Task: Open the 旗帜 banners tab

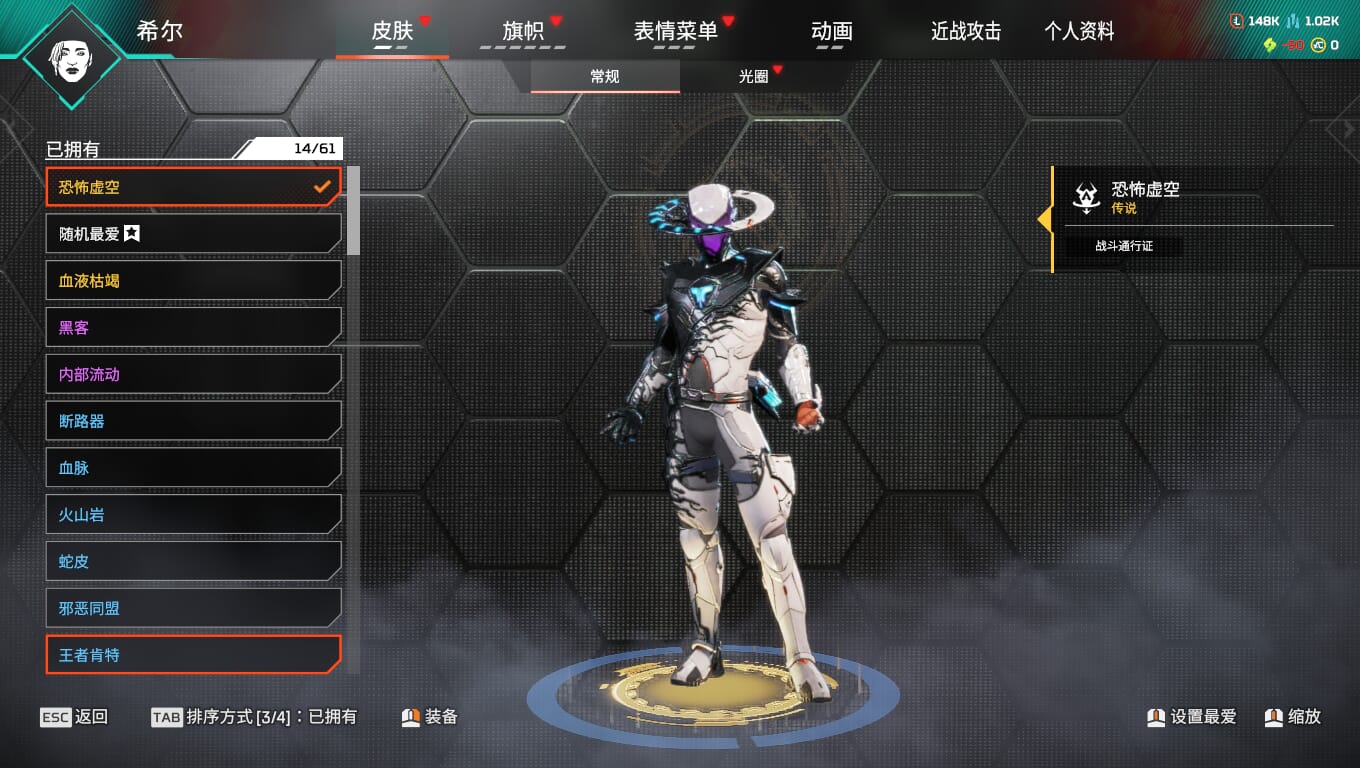Action: tap(523, 31)
